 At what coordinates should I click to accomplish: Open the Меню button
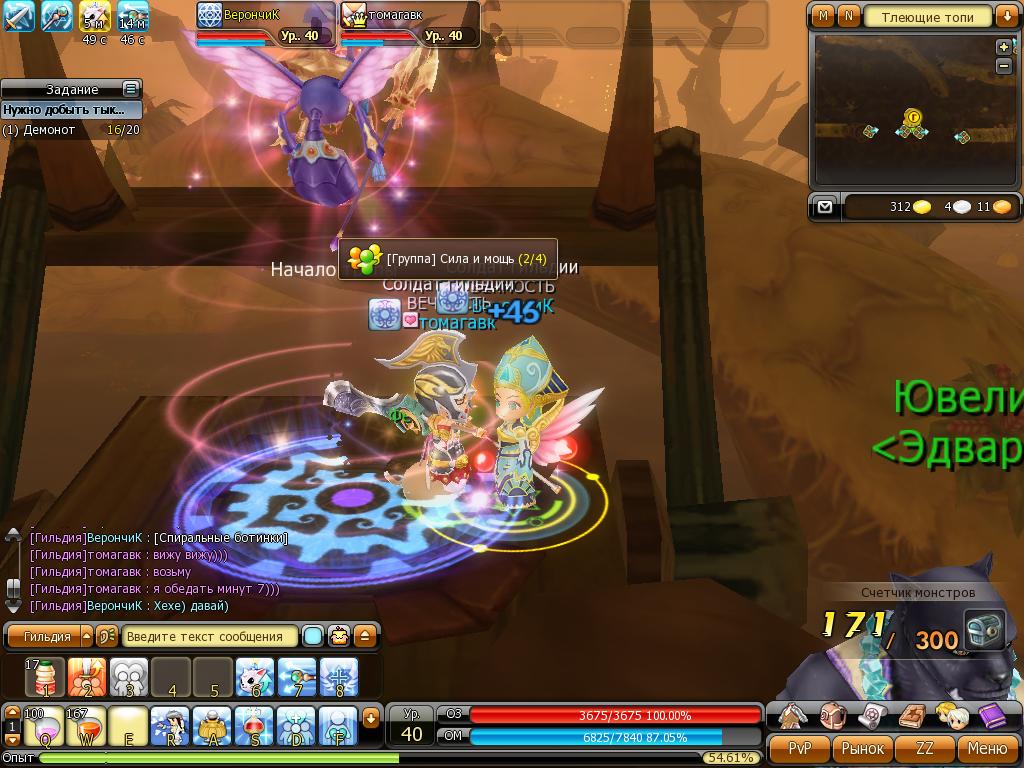[987, 748]
